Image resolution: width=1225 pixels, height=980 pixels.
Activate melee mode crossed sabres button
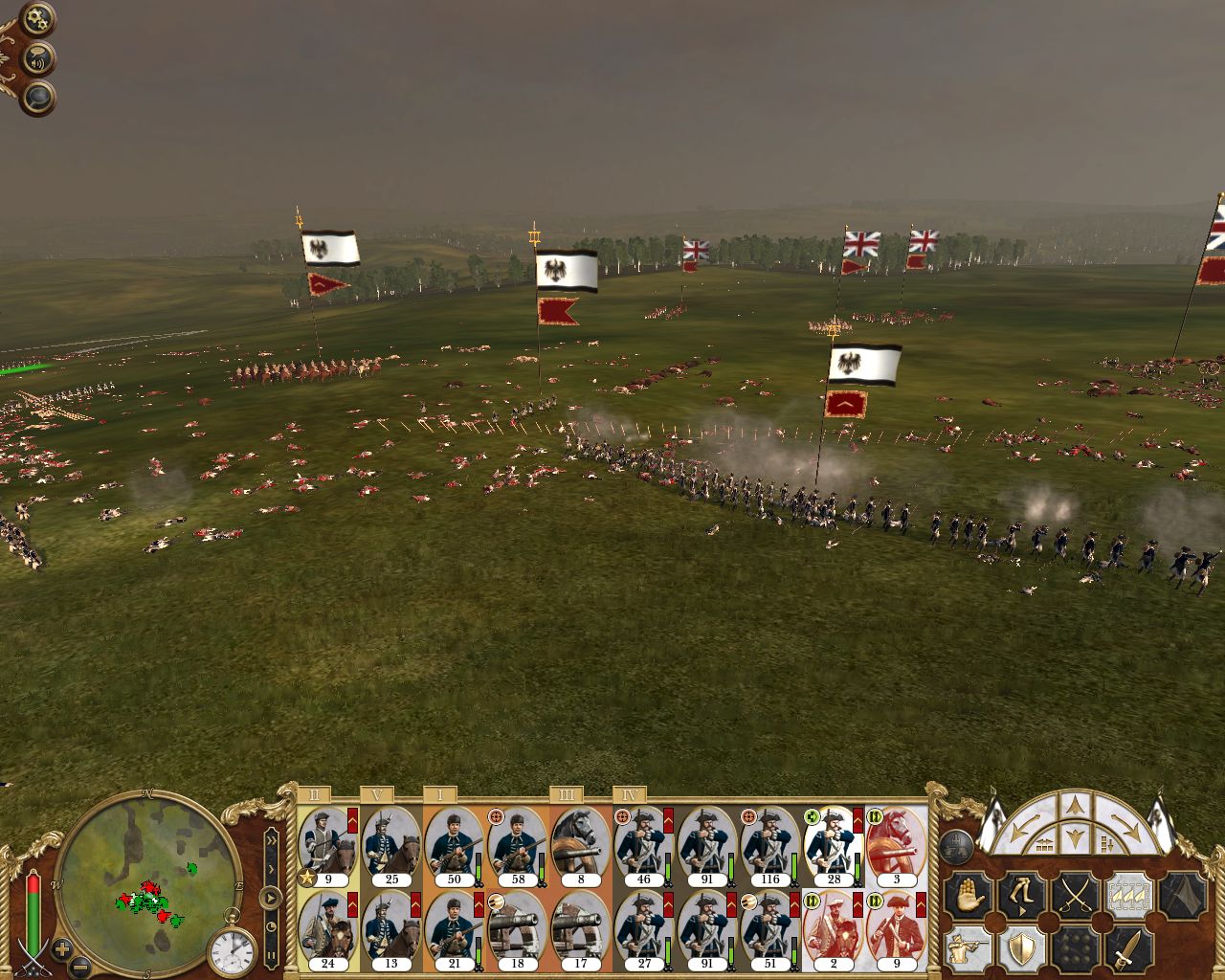1074,897
